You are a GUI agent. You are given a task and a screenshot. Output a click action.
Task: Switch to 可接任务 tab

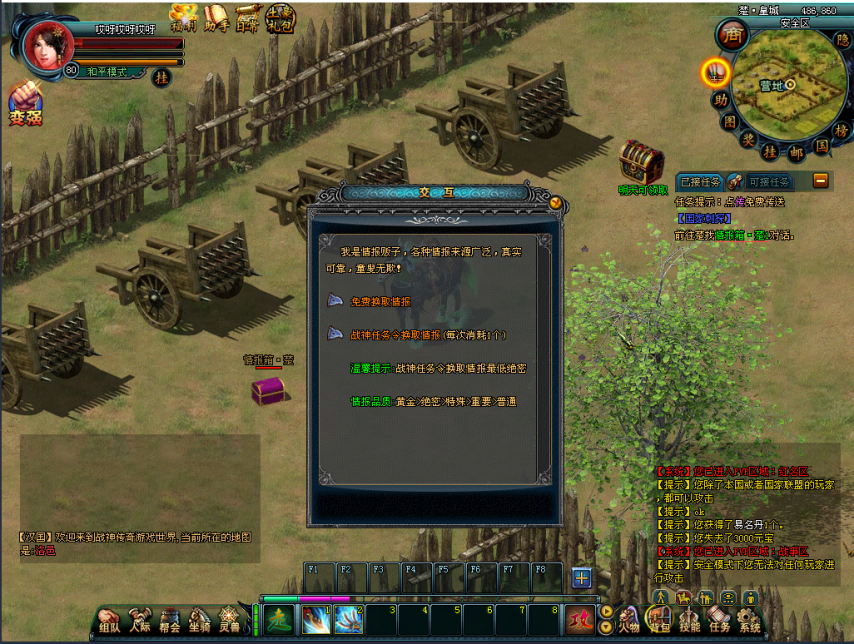769,181
